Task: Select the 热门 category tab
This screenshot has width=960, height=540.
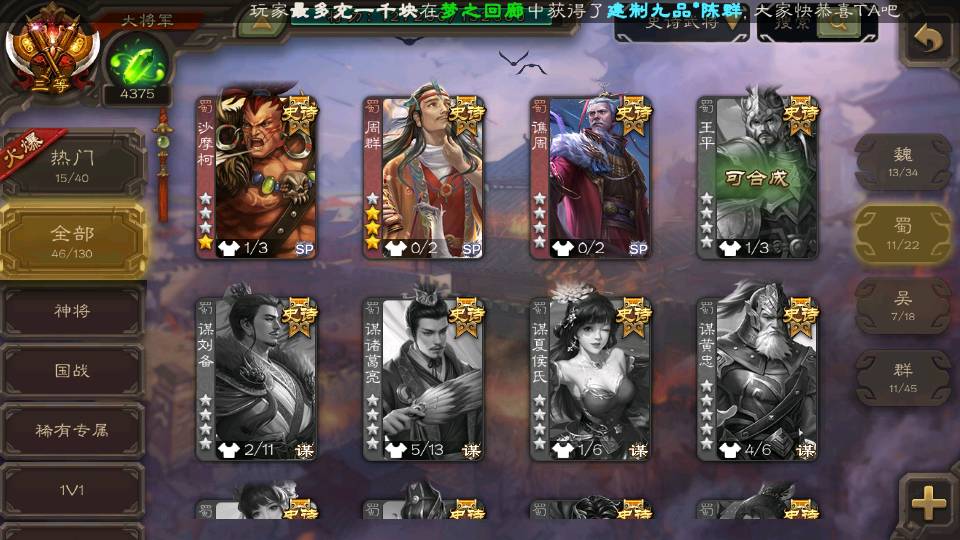Action: click(x=72, y=163)
